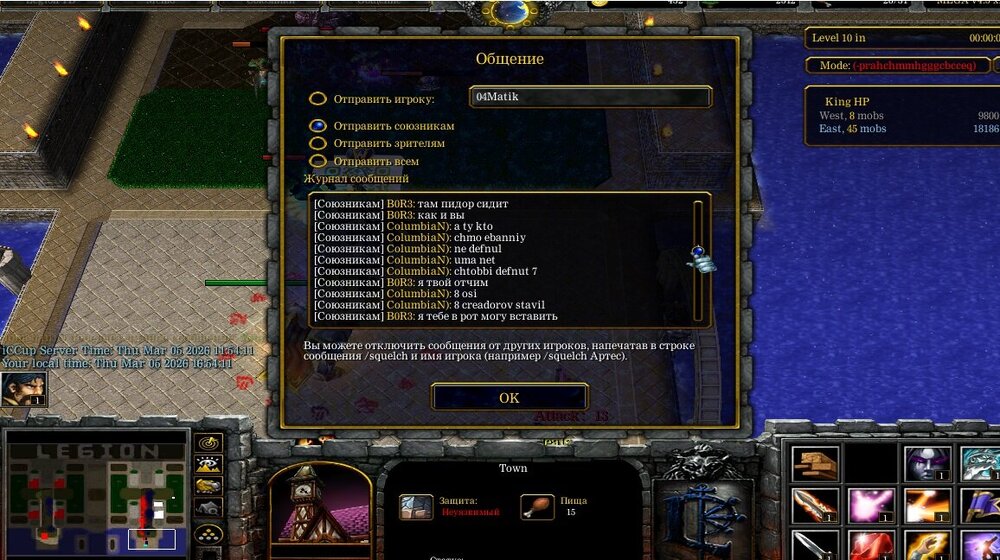Click the armor icon next to Защита

click(416, 507)
